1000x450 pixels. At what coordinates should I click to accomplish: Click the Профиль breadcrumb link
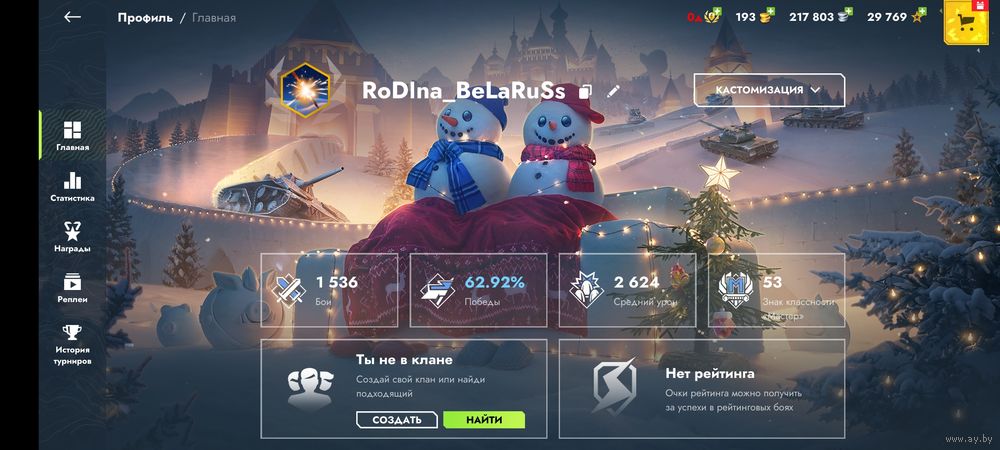tap(144, 17)
